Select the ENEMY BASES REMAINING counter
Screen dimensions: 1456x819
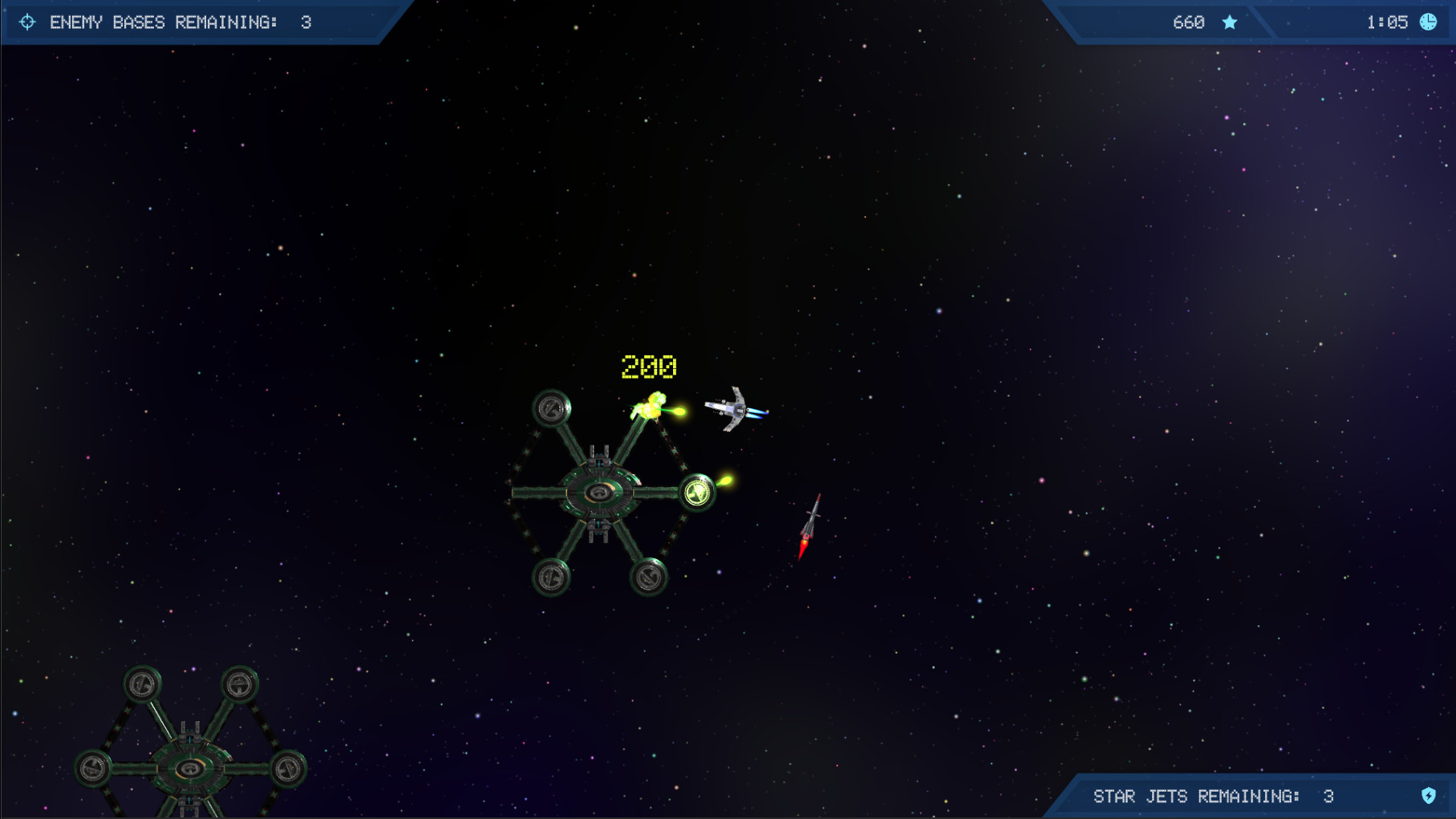click(180, 22)
